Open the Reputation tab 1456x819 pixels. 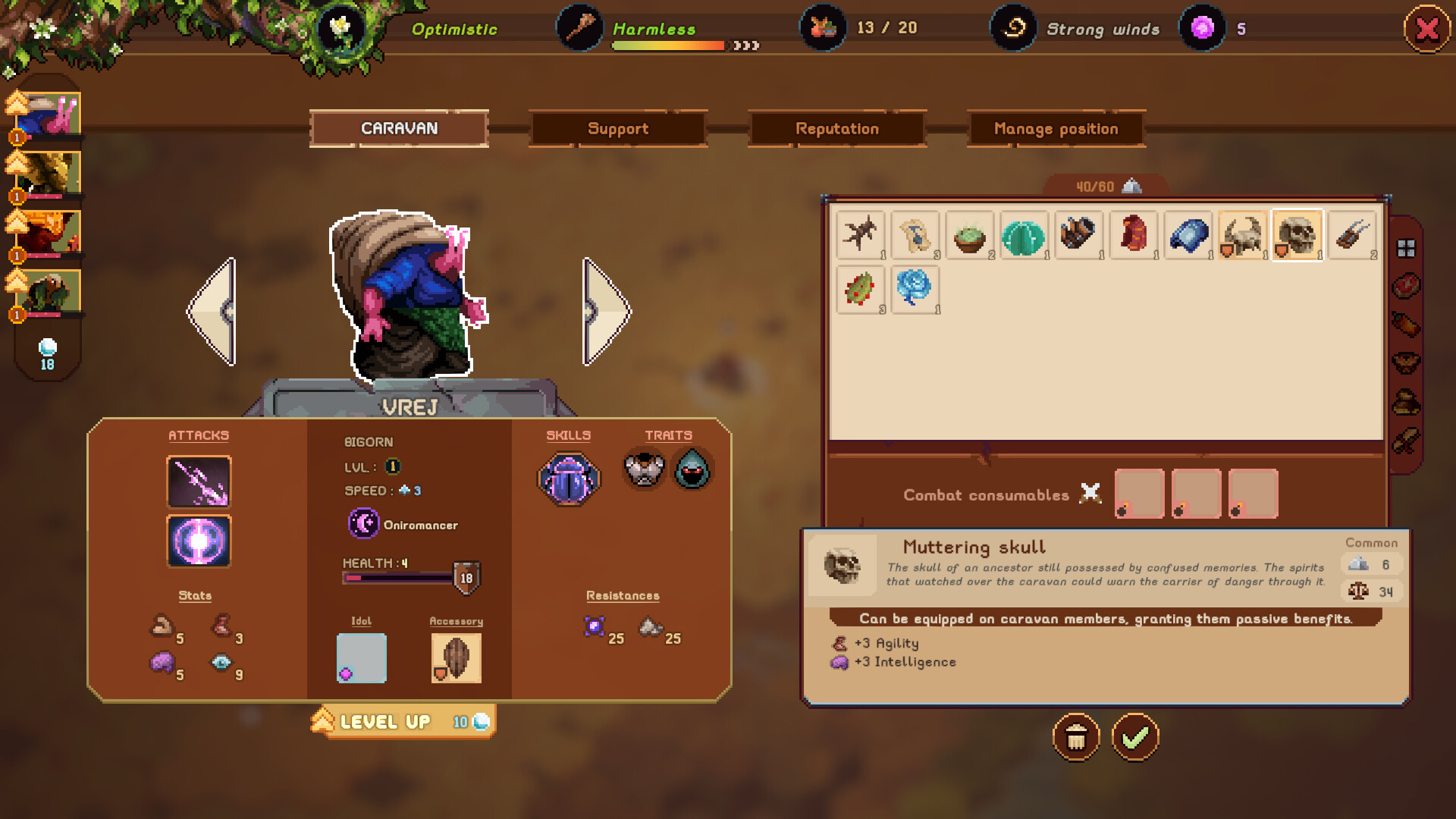pos(836,128)
